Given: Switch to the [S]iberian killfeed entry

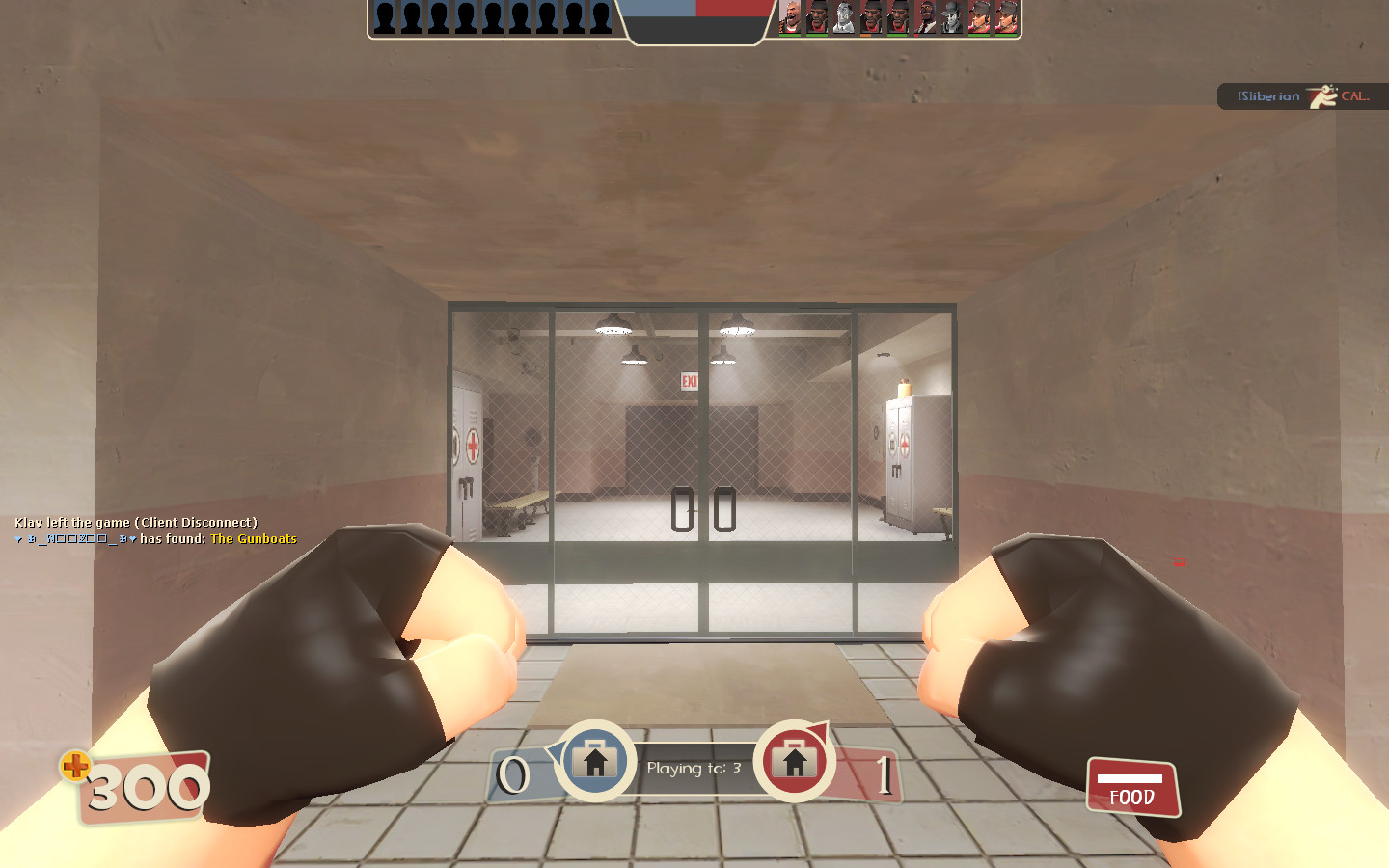Looking at the screenshot, I should [1268, 96].
